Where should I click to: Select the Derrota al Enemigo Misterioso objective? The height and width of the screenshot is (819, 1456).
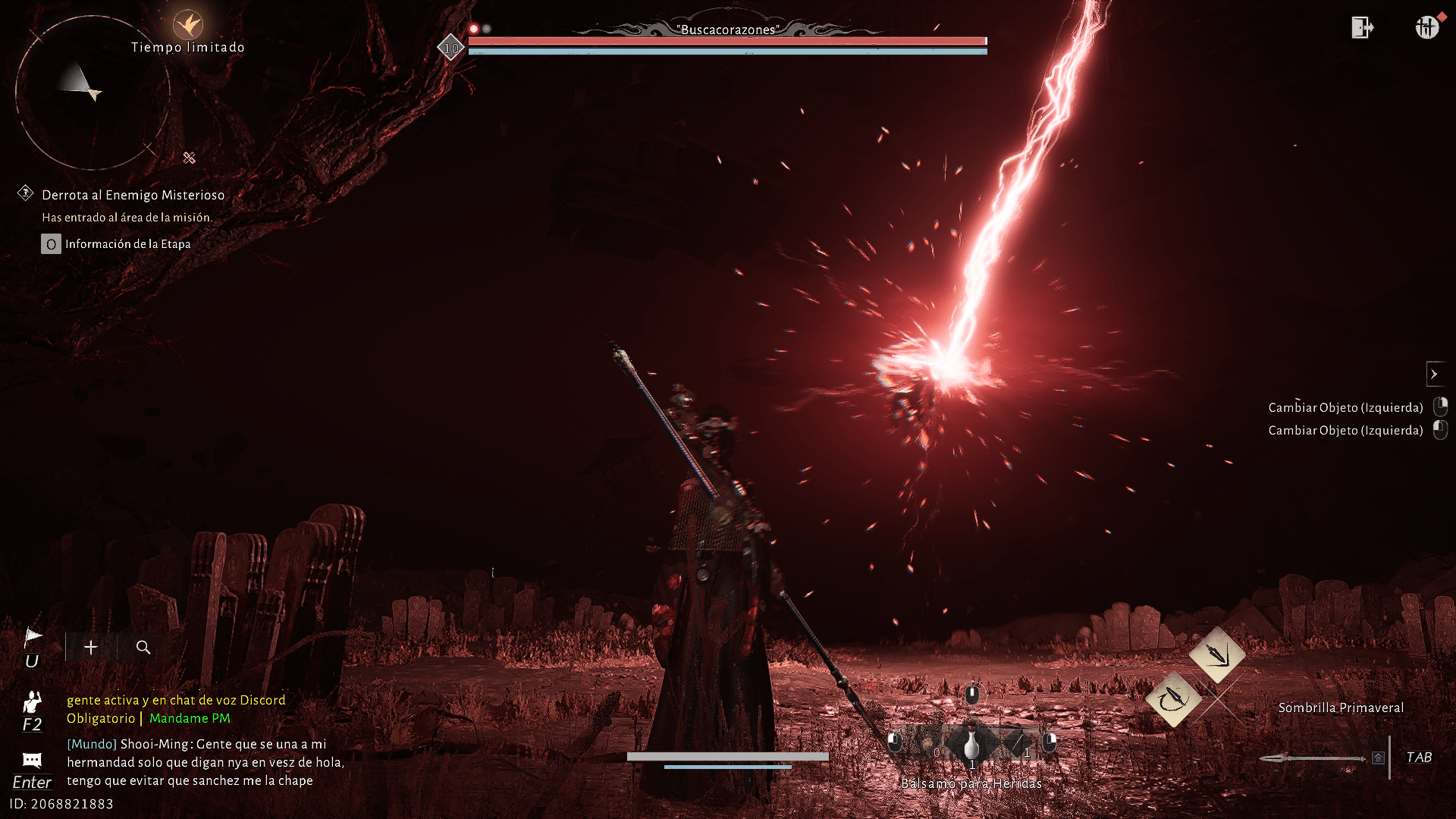[x=133, y=195]
